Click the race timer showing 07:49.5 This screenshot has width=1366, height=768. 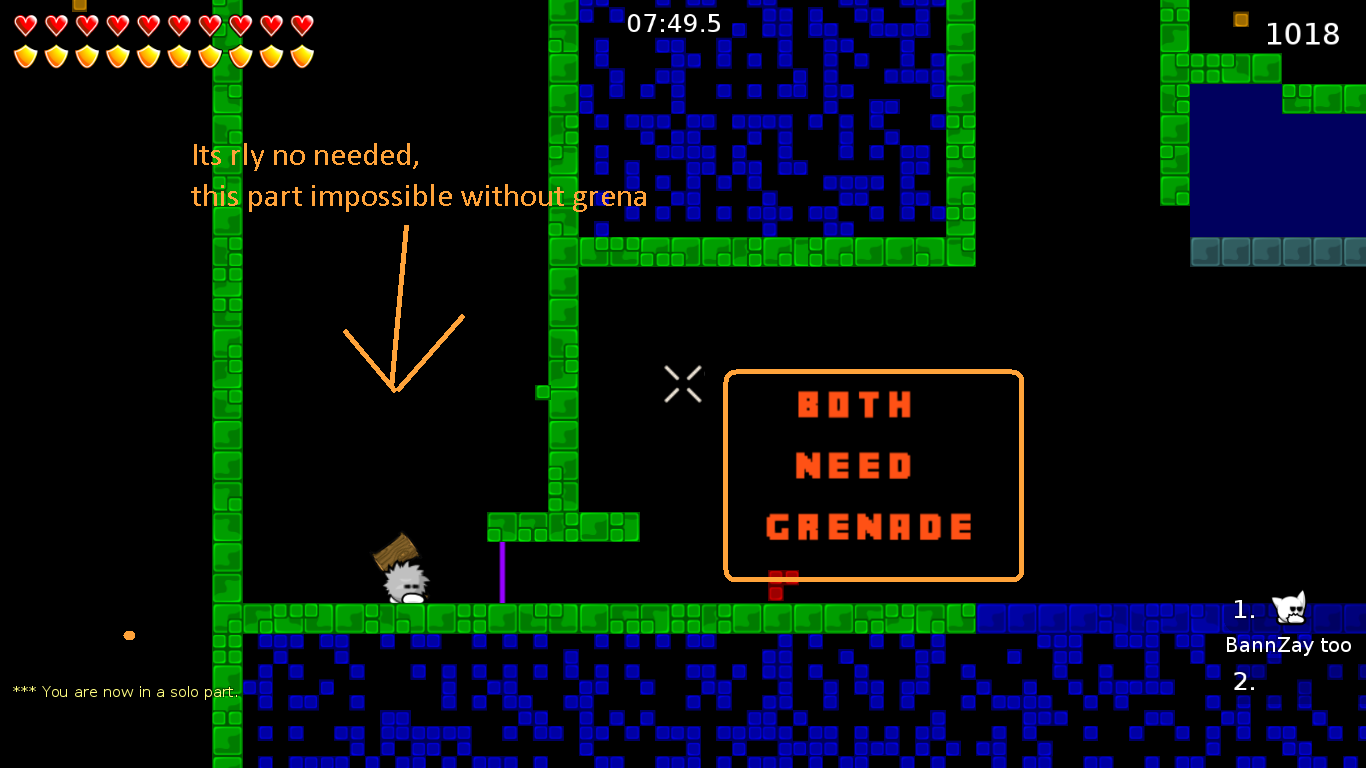click(x=674, y=24)
